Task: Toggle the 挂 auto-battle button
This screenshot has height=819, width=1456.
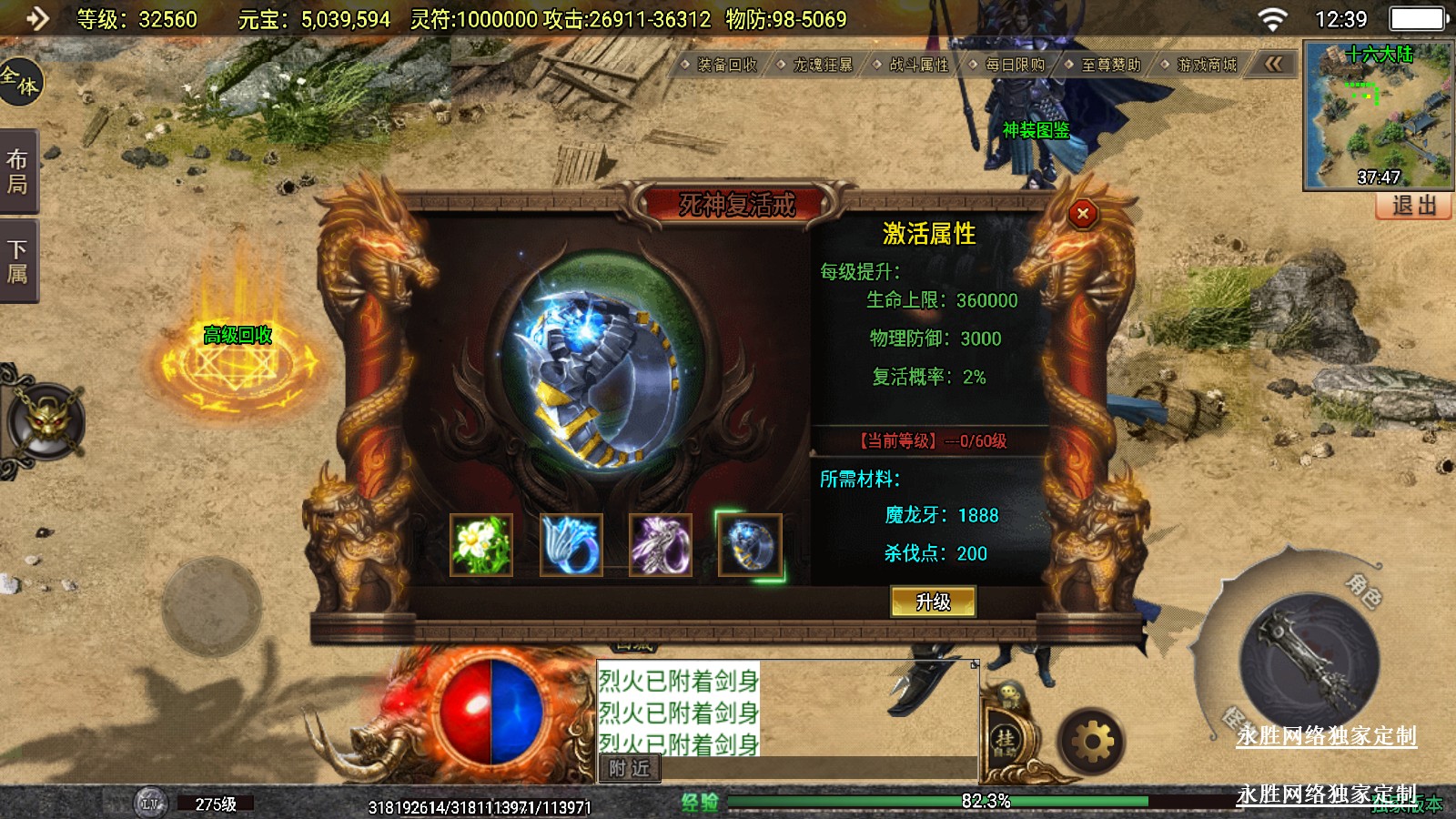Action: pyautogui.click(x=1005, y=741)
